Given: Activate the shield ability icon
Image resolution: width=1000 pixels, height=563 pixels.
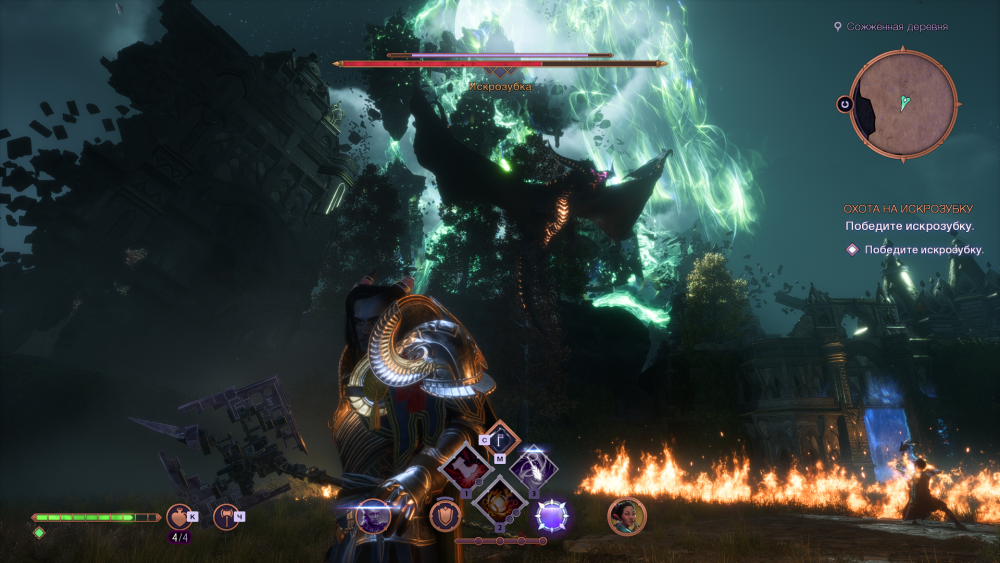Looking at the screenshot, I should click(x=445, y=516).
